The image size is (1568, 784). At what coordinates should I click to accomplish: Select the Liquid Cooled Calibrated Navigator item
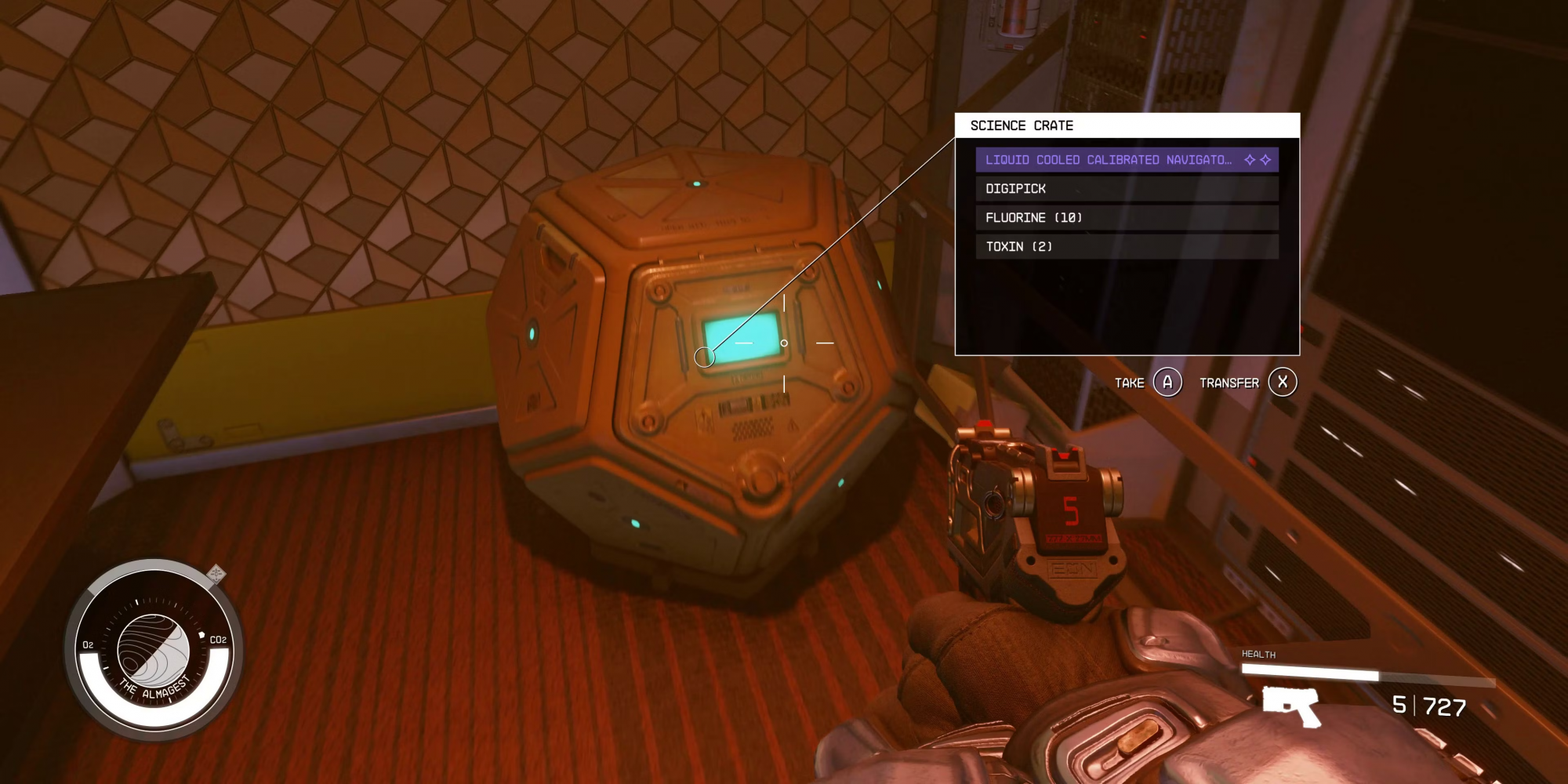tap(1126, 160)
